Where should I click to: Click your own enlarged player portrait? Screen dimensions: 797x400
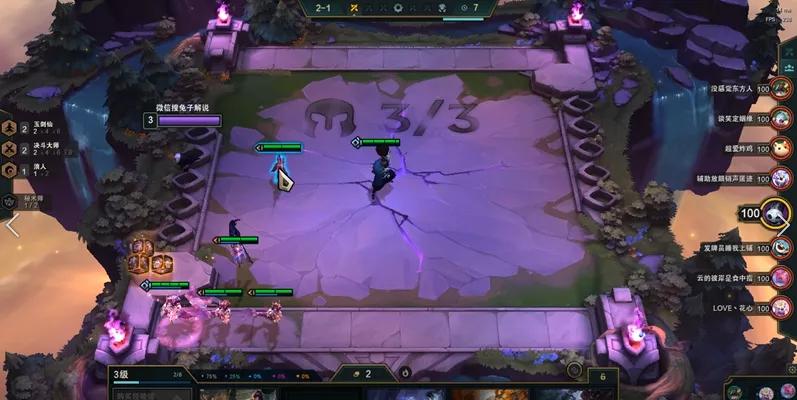(776, 213)
